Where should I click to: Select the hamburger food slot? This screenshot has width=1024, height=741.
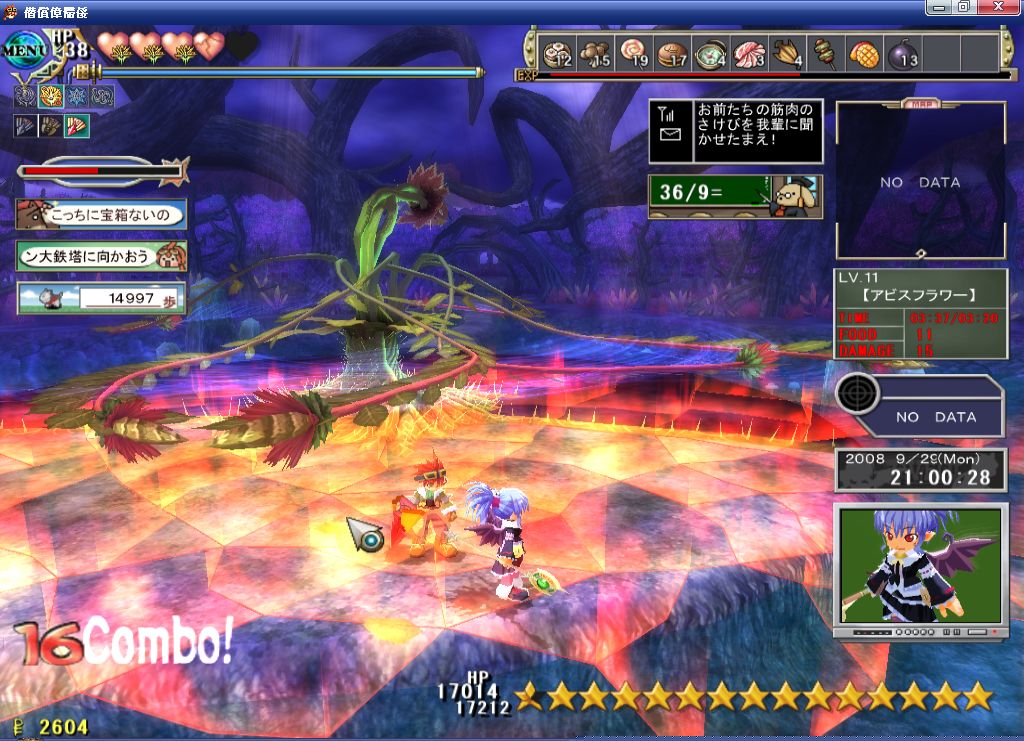coord(673,52)
